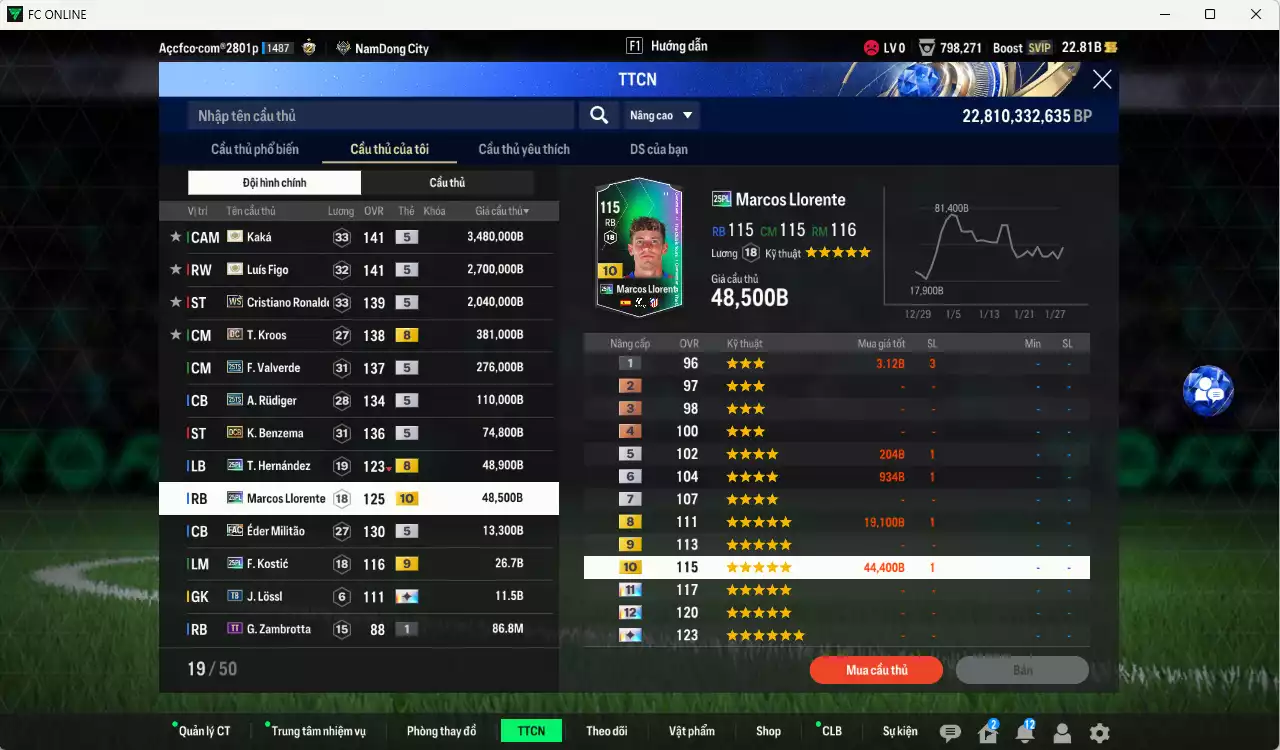Screen dimensions: 1280x750
Task: Open the floating blue chat bubble
Action: (x=1208, y=391)
